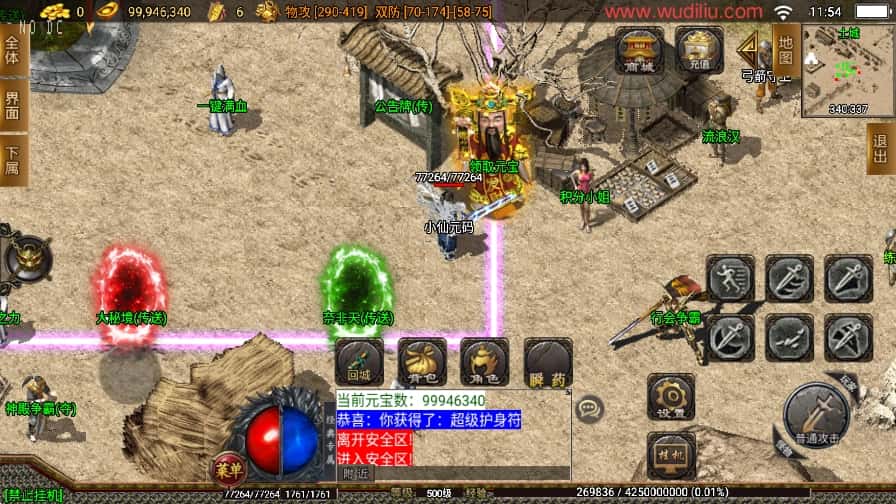Open the 设置 settings gear
This screenshot has width=896, height=504.
pos(671,397)
